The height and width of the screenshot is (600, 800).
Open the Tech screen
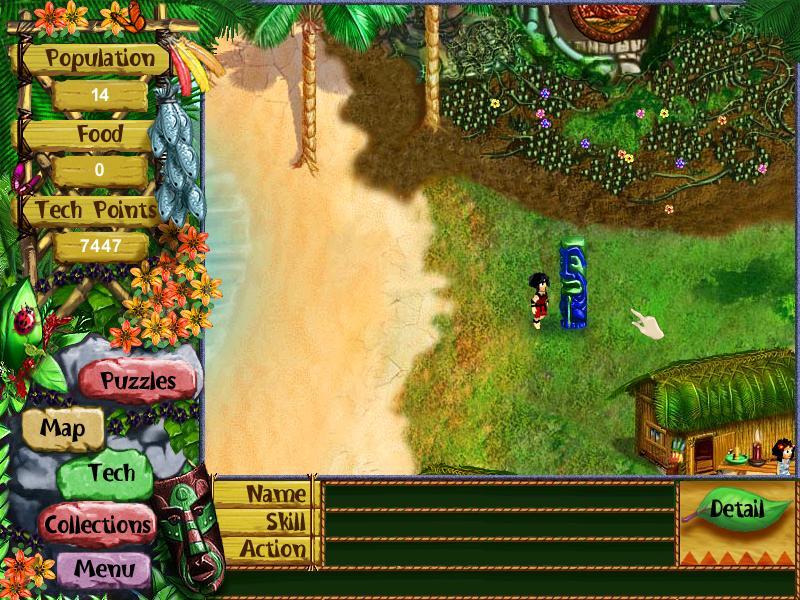(x=110, y=474)
